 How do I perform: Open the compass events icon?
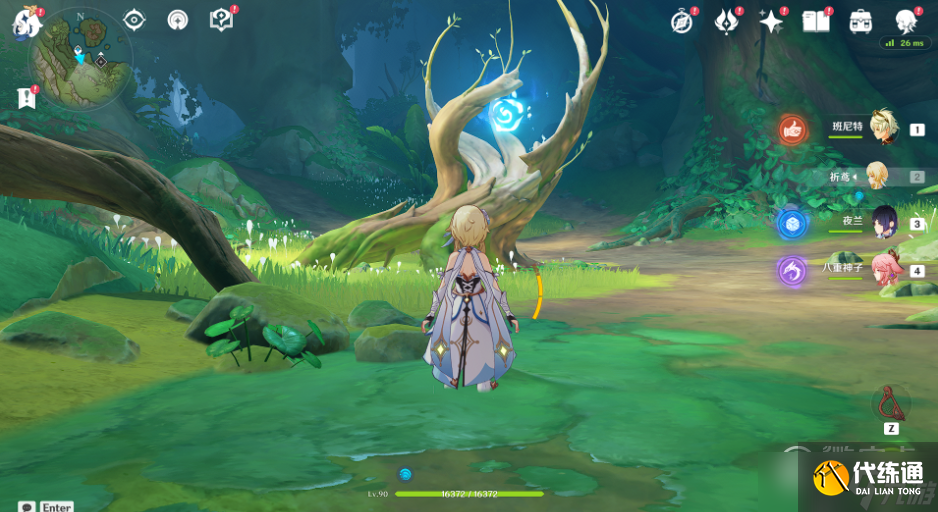click(682, 22)
